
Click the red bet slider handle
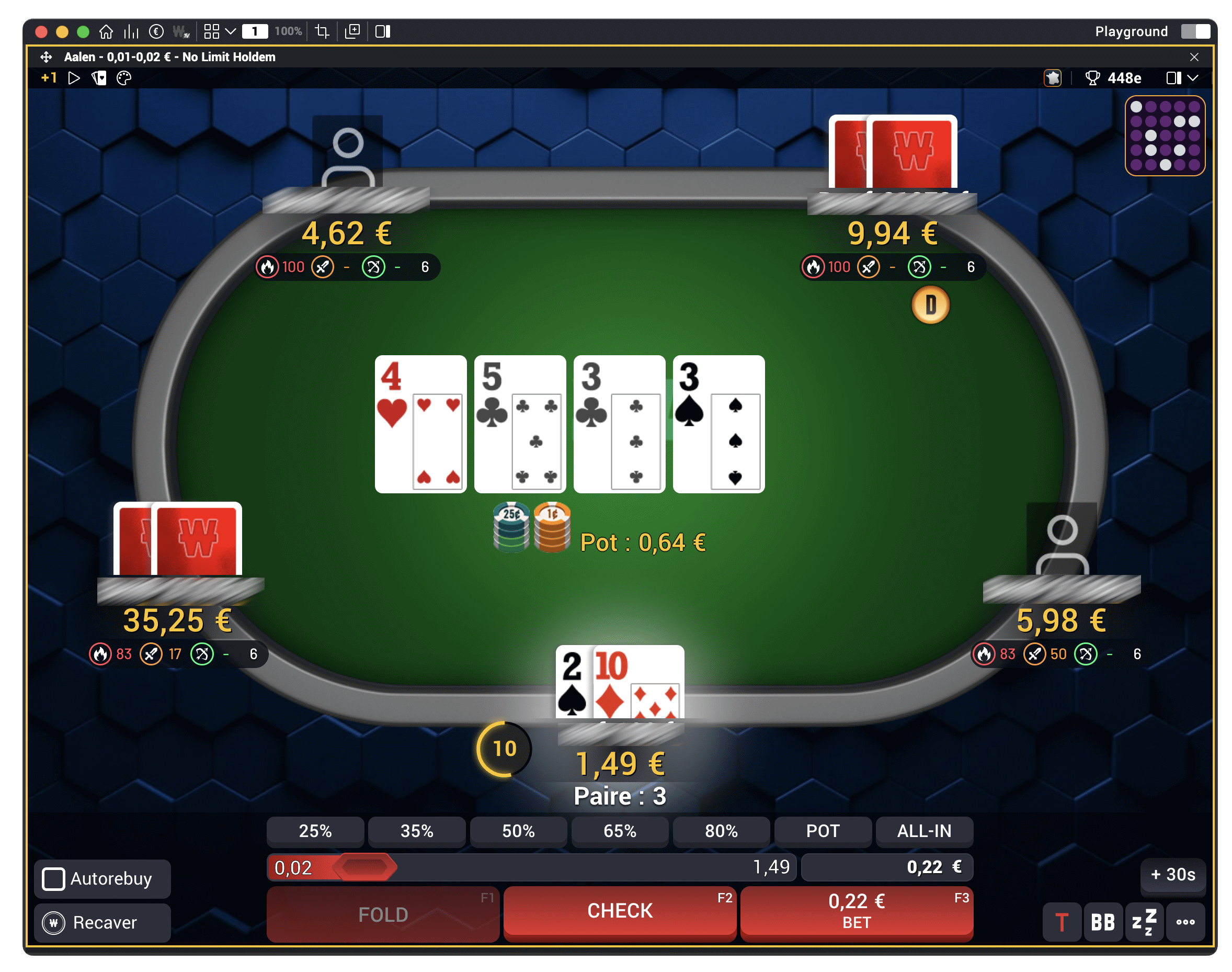click(x=364, y=867)
